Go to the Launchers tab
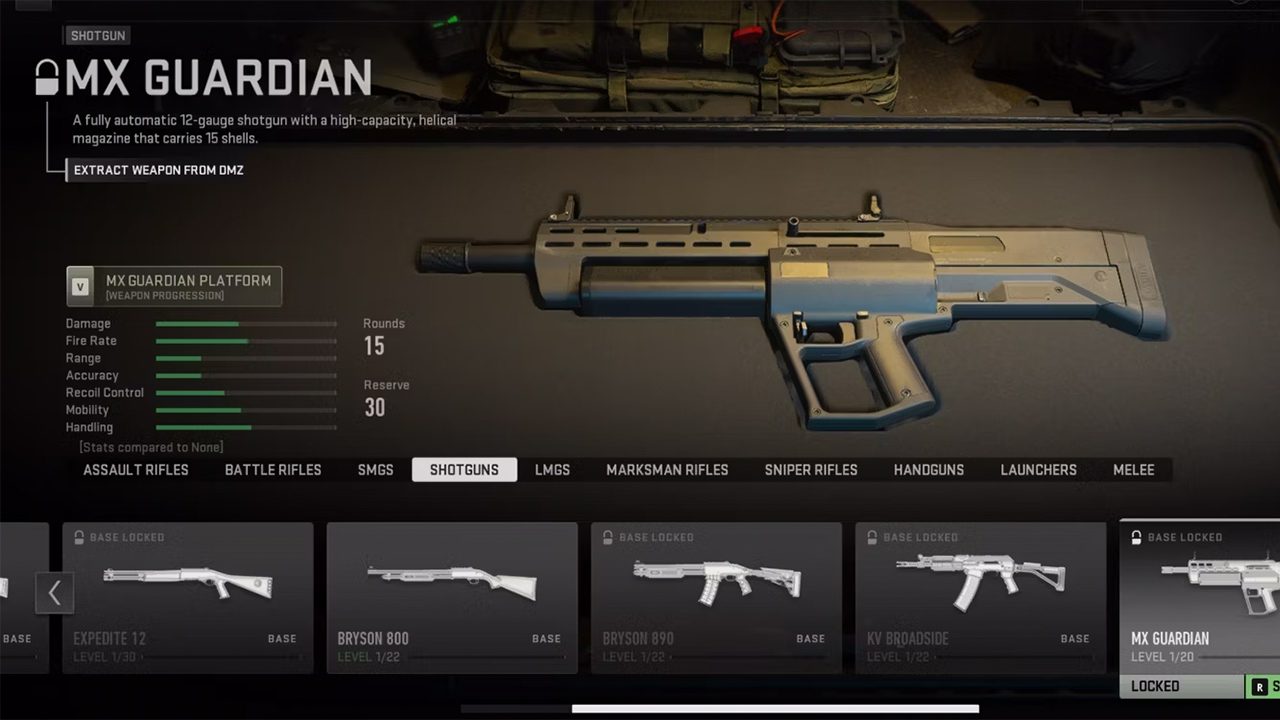 [x=1038, y=470]
